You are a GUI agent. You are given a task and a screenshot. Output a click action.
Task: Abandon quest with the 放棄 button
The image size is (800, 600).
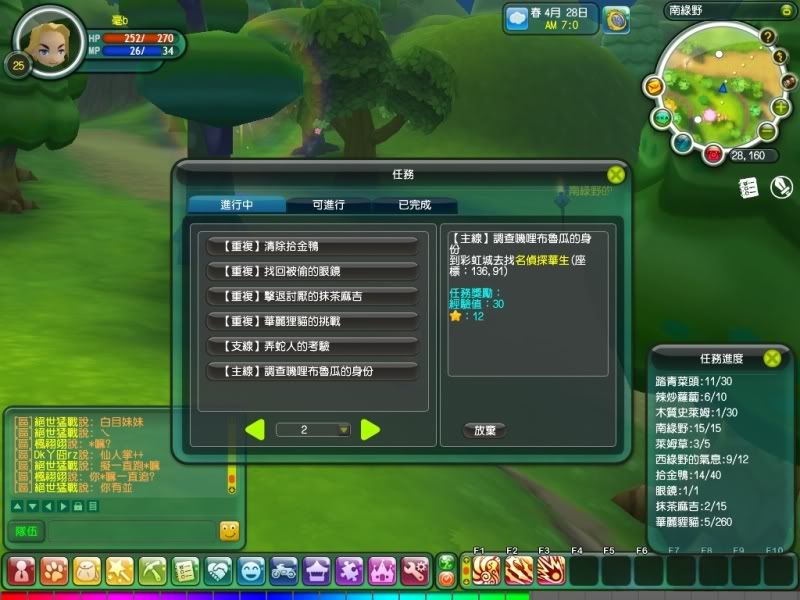[485, 430]
